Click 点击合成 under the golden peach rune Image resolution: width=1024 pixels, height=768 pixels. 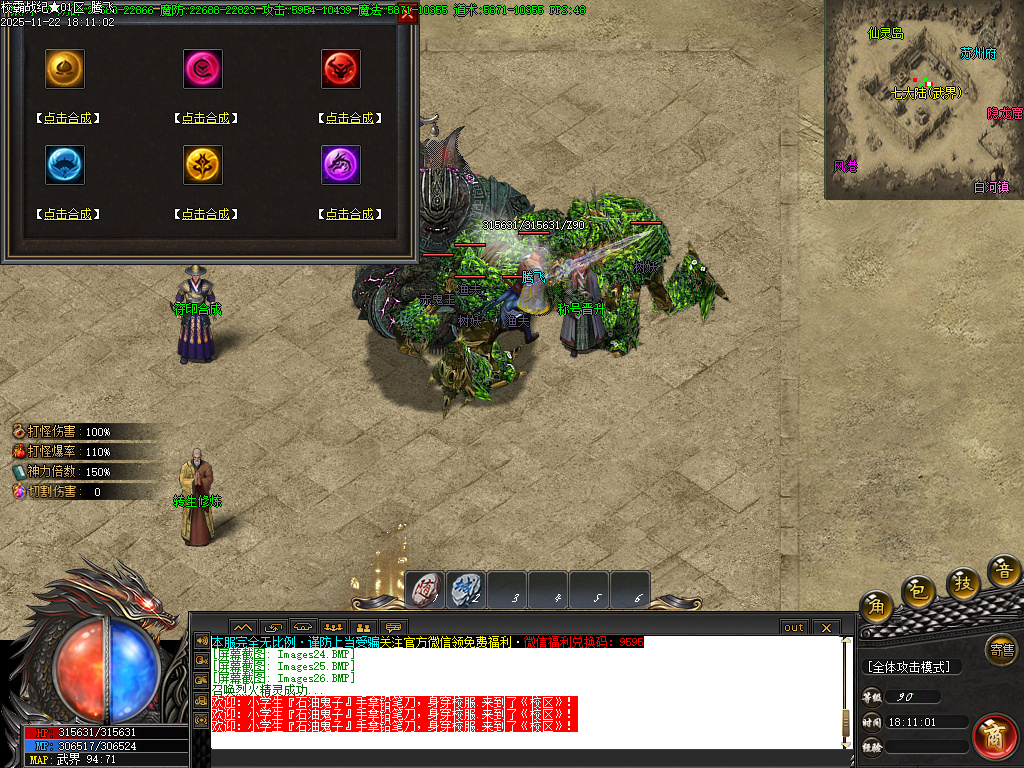pos(68,118)
